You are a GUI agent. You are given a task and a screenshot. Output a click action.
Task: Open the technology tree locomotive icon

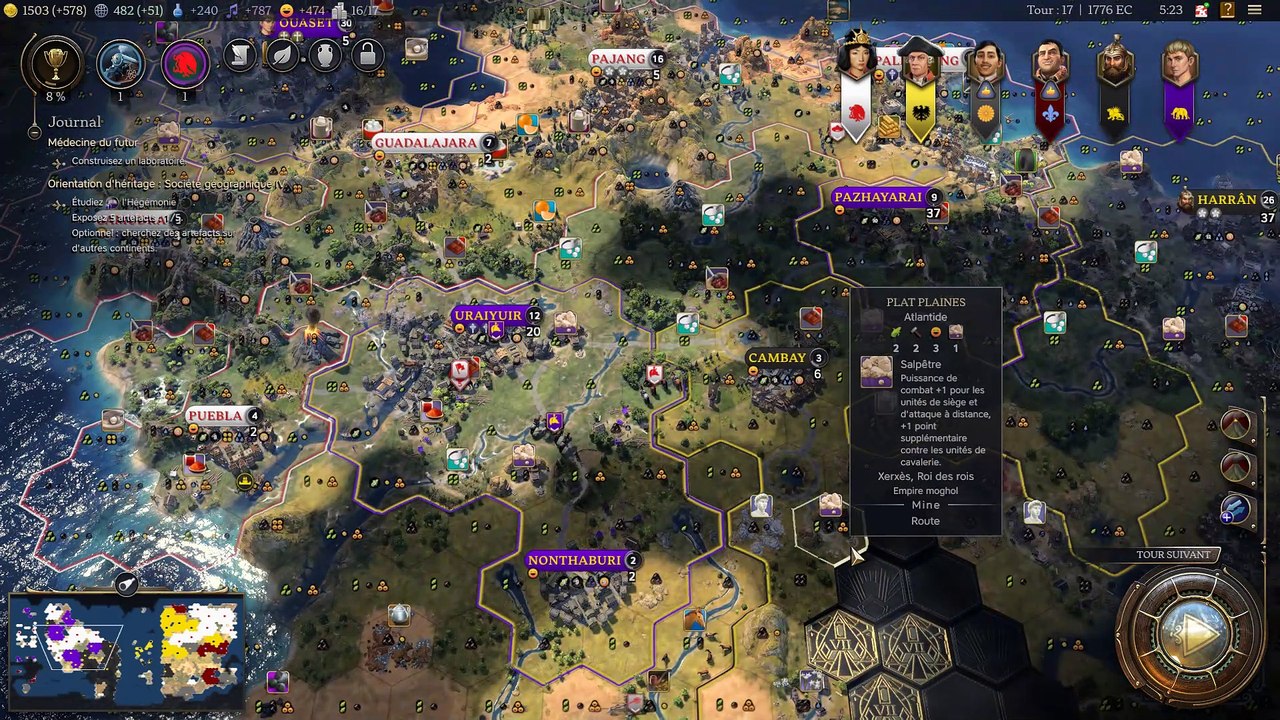pyautogui.click(x=120, y=64)
